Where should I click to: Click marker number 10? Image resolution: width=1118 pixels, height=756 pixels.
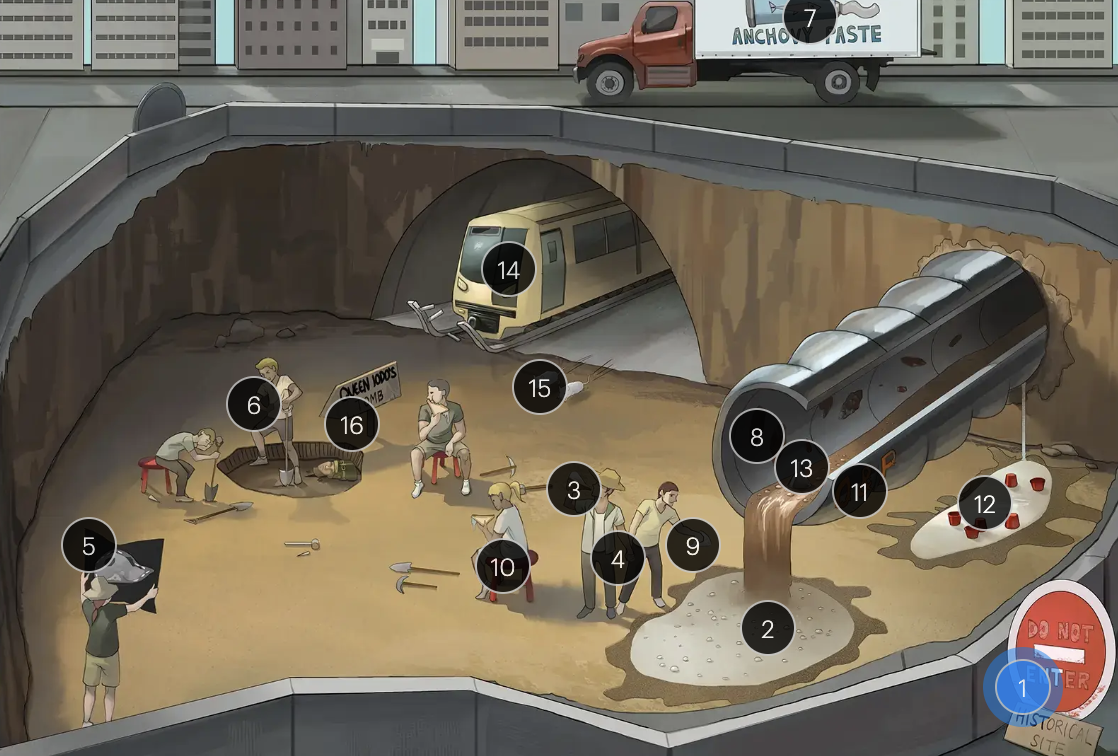(x=502, y=567)
